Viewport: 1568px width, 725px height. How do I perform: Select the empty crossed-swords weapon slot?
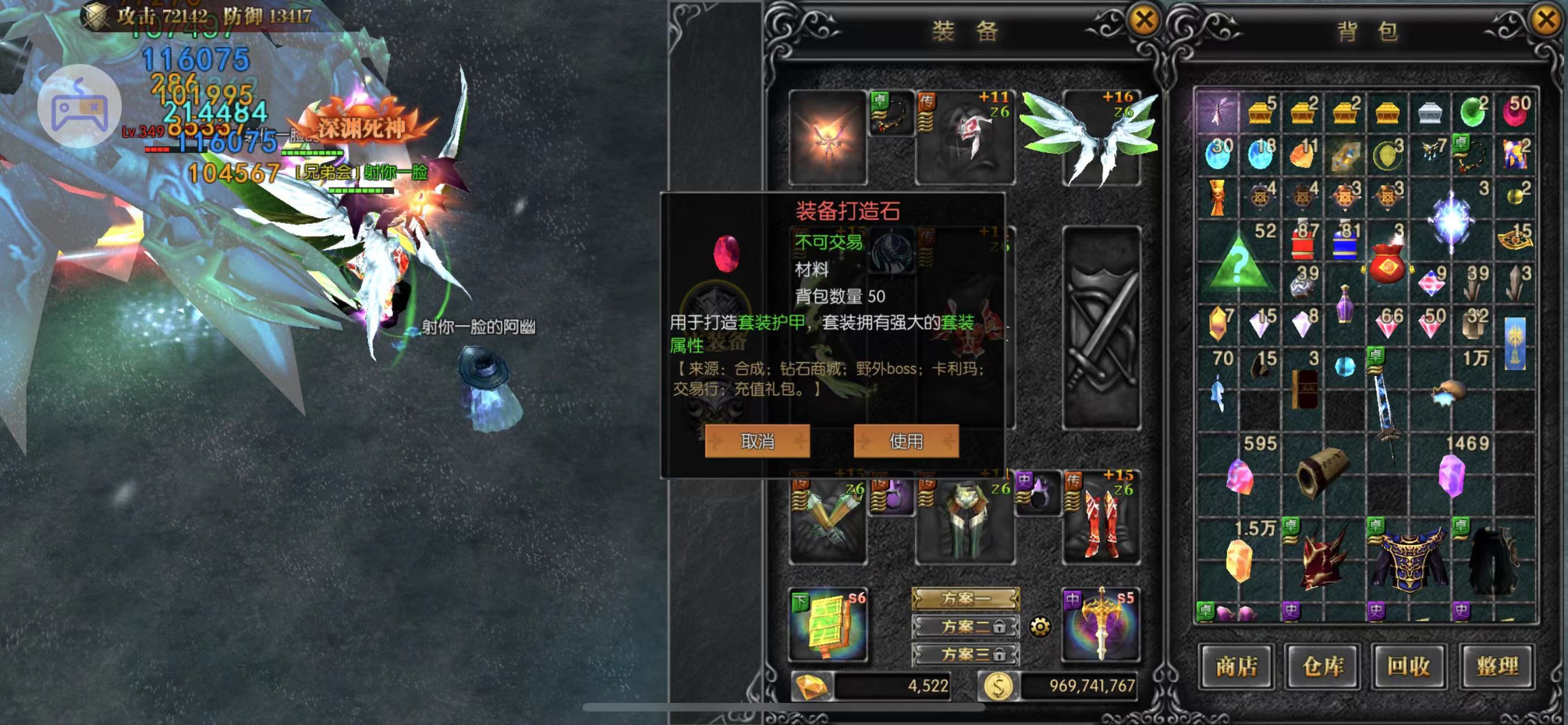click(1100, 329)
